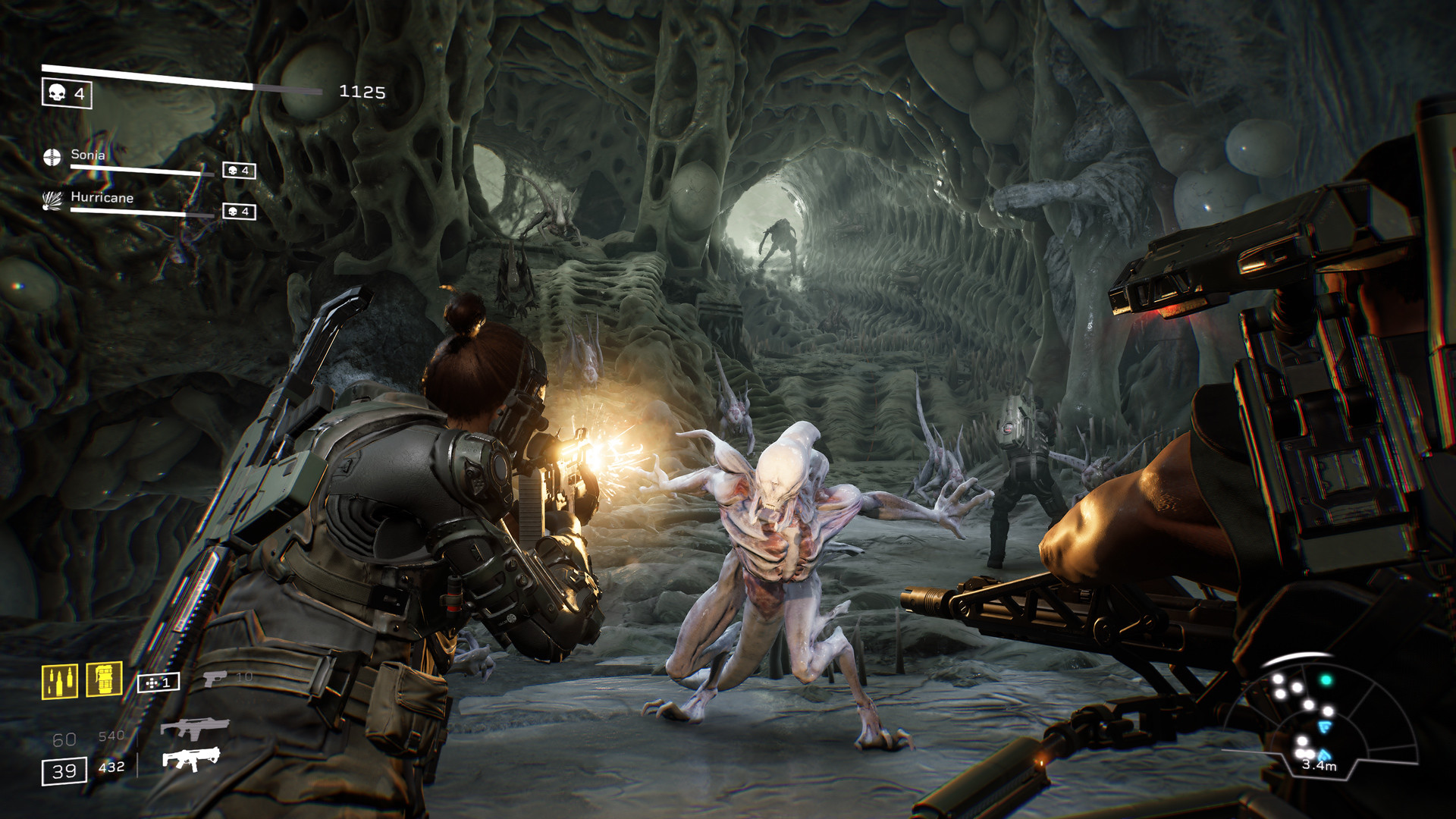
Task: Select the pistol sidearm icon
Action: pos(214,680)
